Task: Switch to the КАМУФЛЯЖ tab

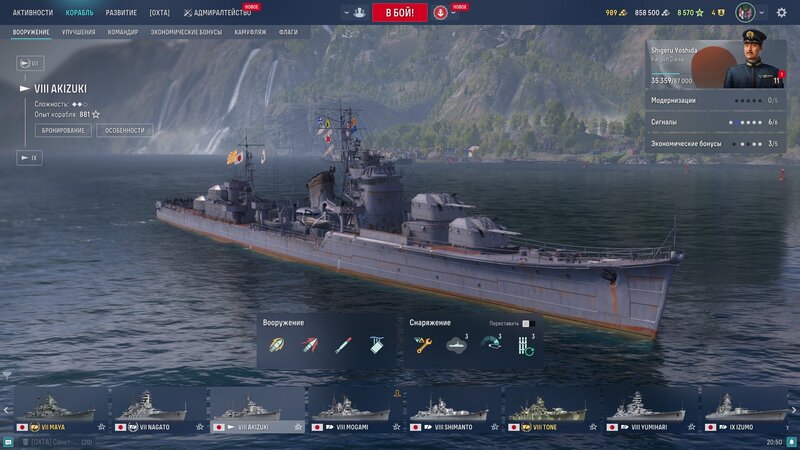Action: click(x=250, y=32)
